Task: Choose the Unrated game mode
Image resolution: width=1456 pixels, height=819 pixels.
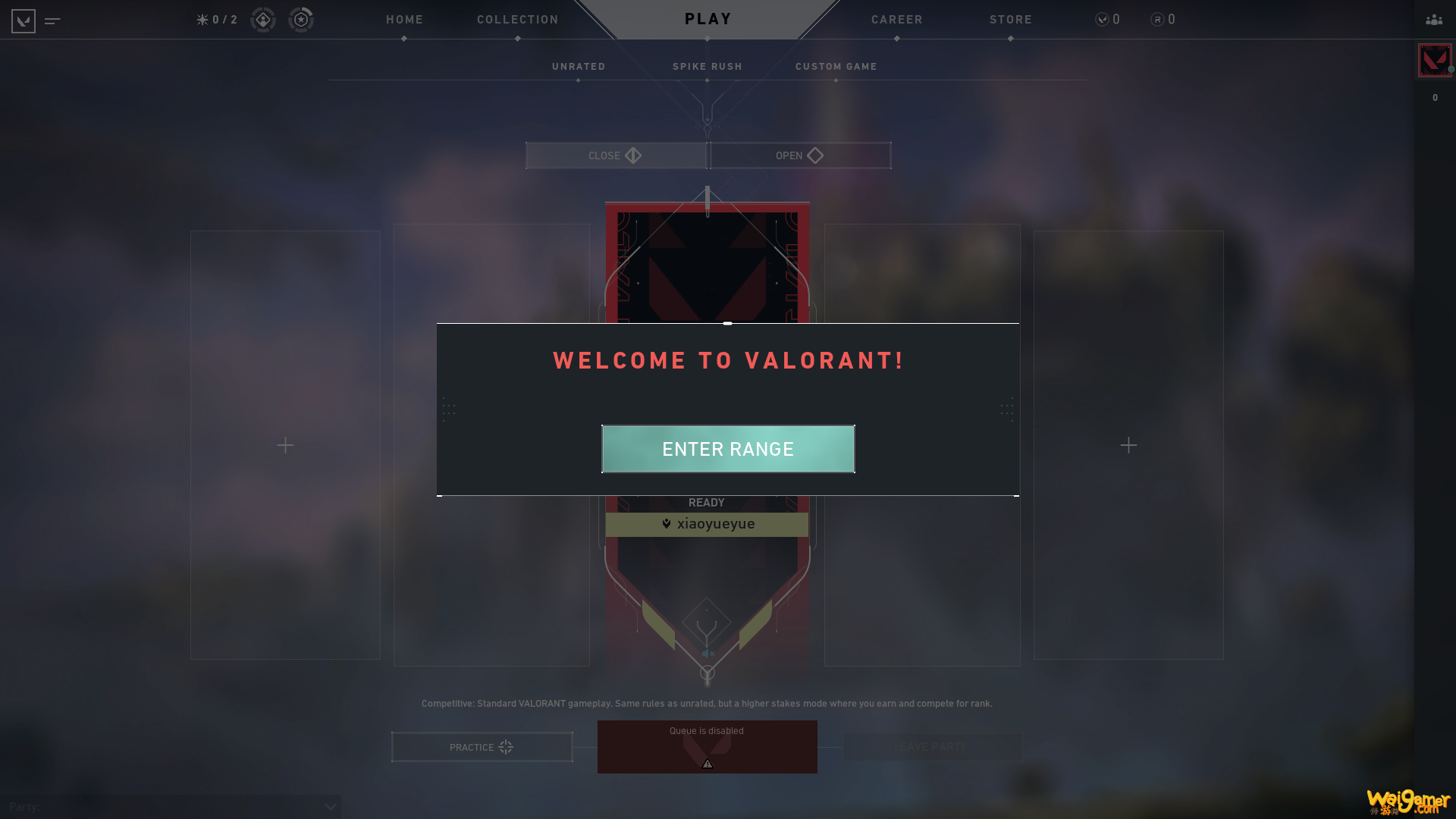Action: (579, 67)
